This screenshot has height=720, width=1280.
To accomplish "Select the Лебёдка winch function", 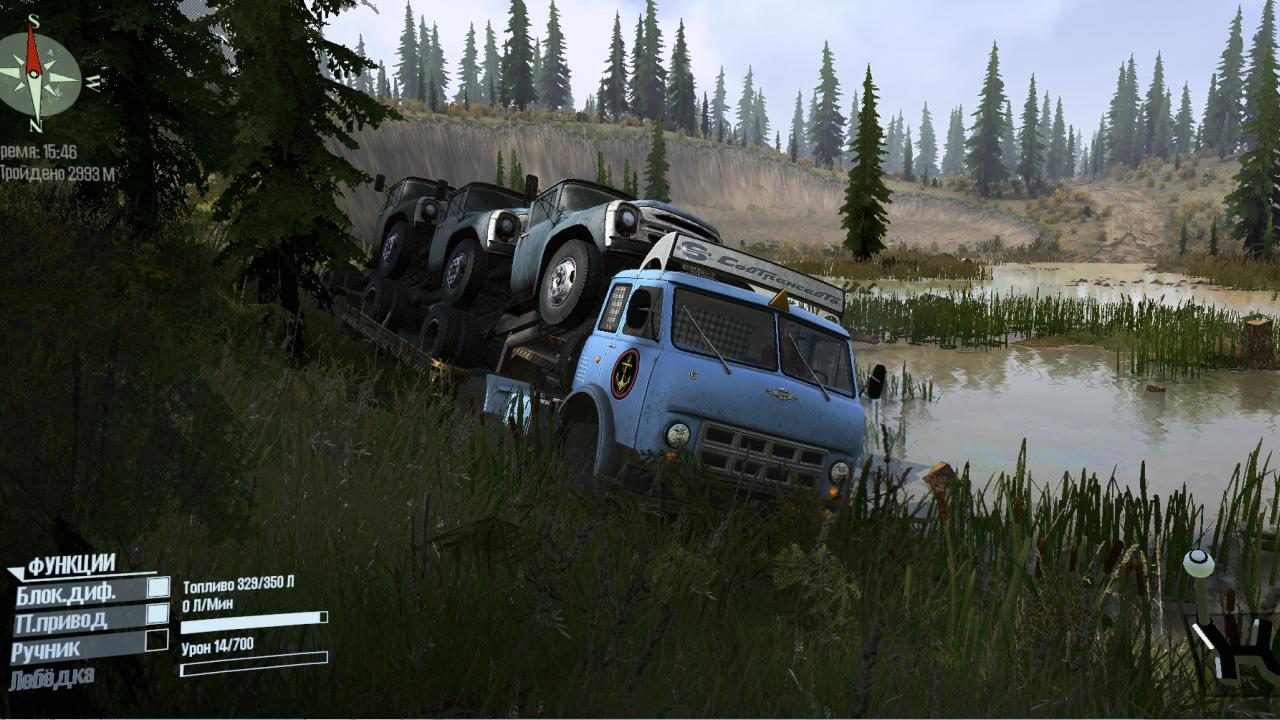I will pos(52,677).
